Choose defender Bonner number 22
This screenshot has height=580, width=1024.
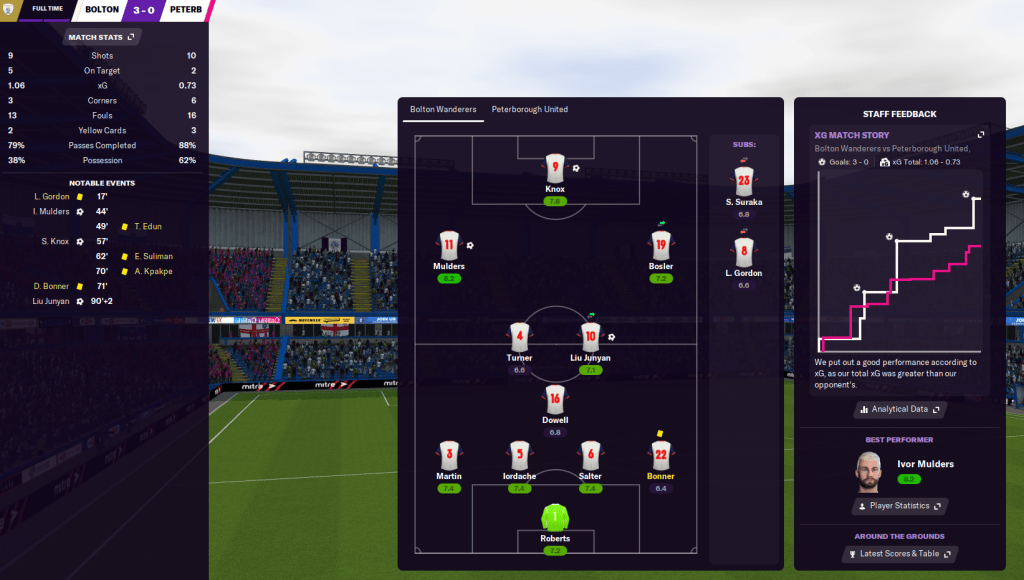point(660,455)
